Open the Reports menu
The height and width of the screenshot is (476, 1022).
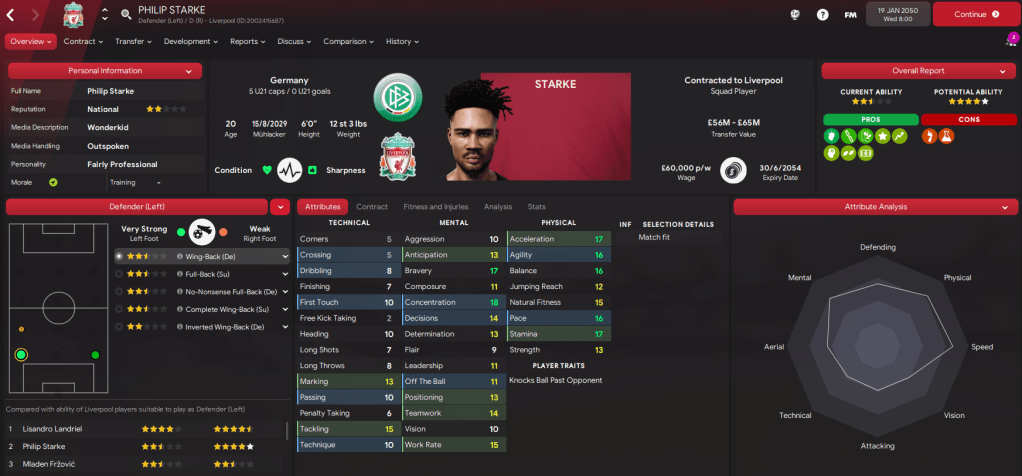pyautogui.click(x=247, y=42)
